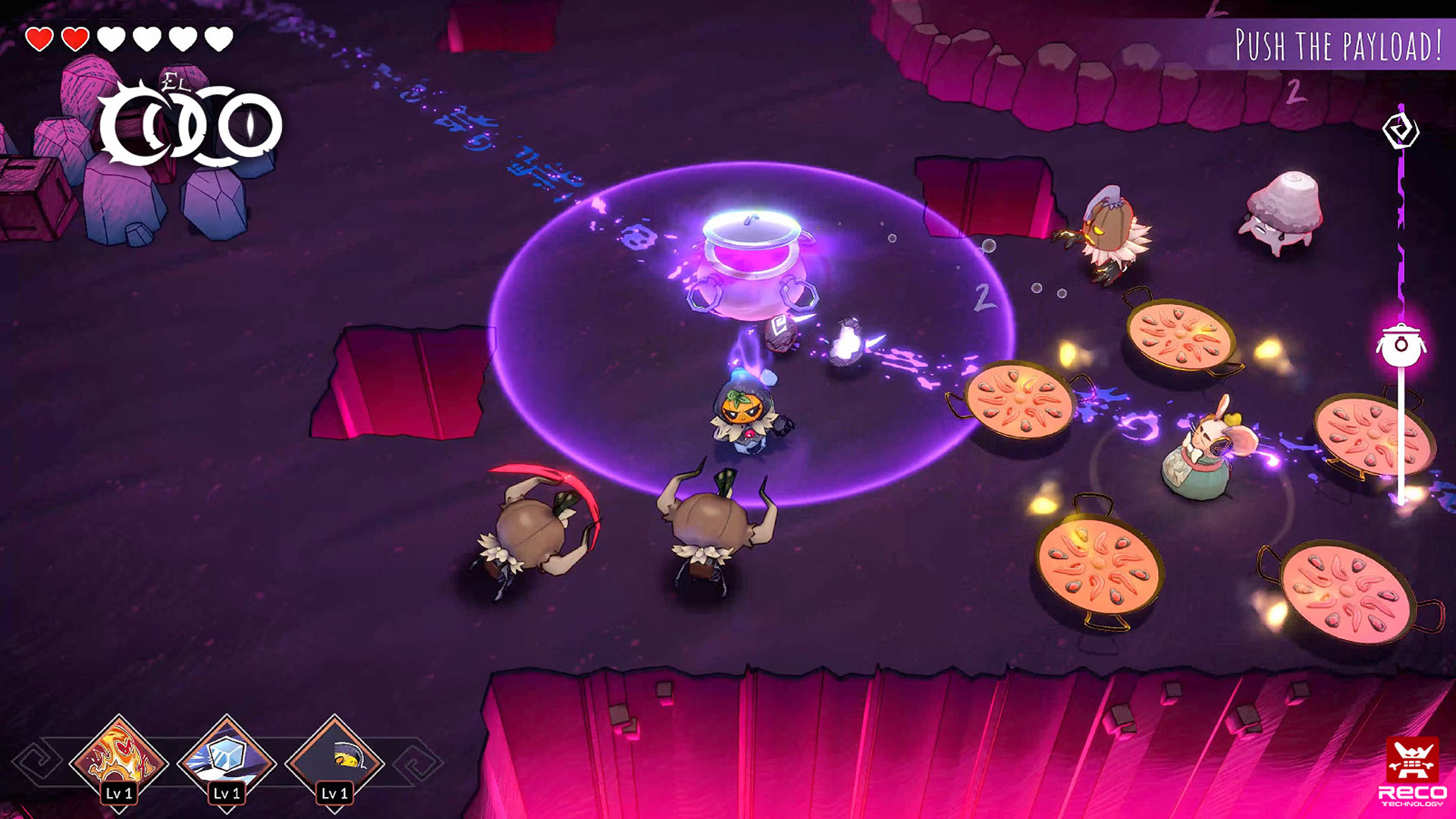Open the Reco Technology watermark logo
The height and width of the screenshot is (819, 1456).
[x=1412, y=771]
